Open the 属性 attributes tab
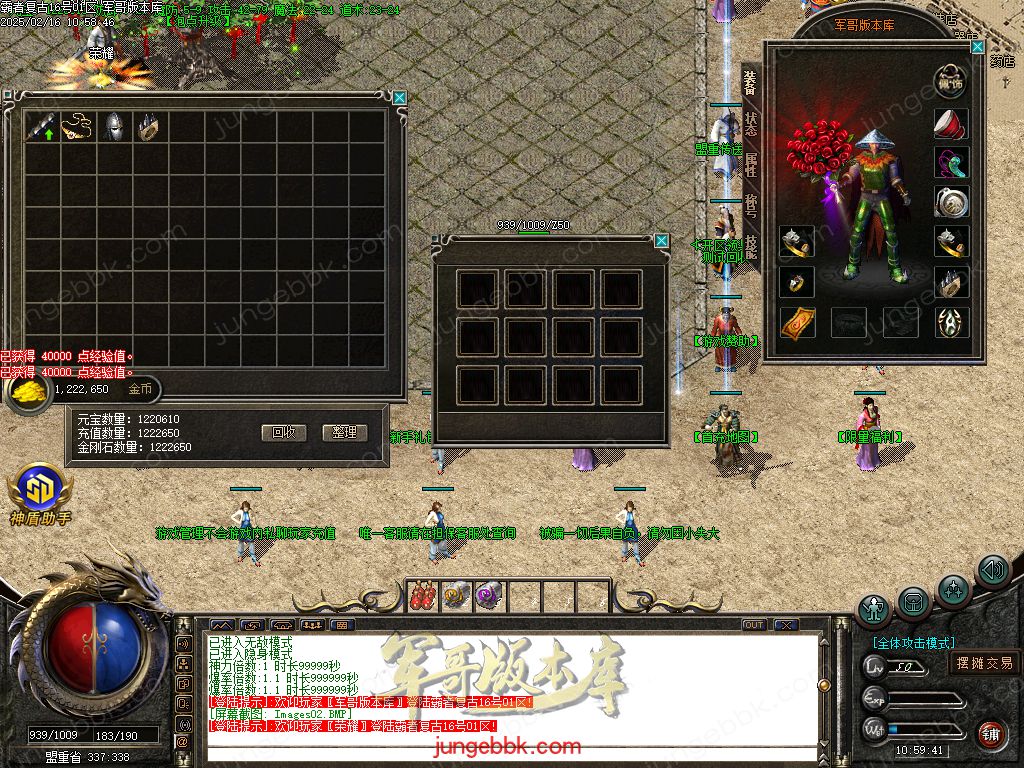This screenshot has height=768, width=1024. pyautogui.click(x=750, y=166)
